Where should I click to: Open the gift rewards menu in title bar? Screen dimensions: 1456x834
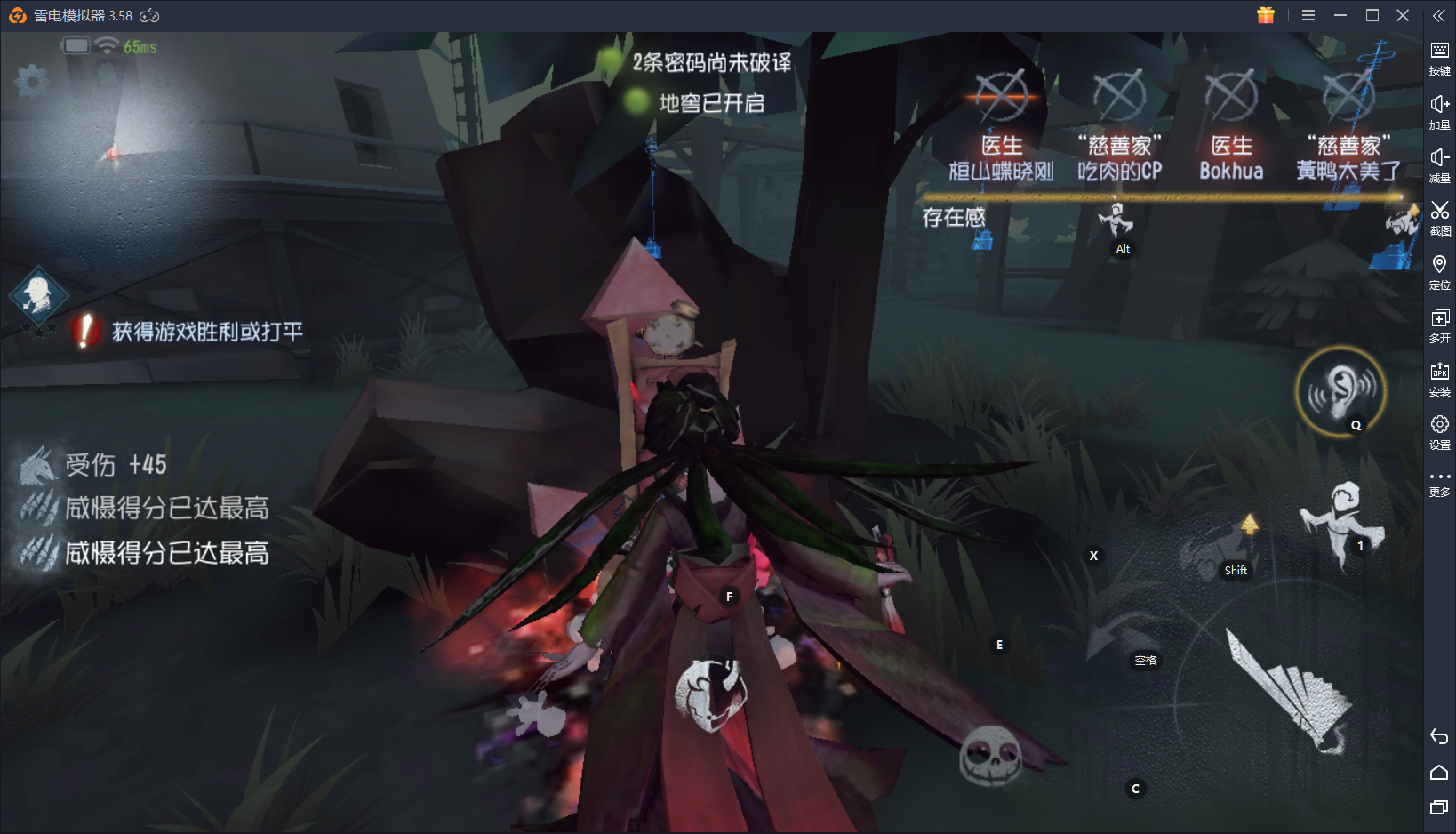pyautogui.click(x=1266, y=15)
